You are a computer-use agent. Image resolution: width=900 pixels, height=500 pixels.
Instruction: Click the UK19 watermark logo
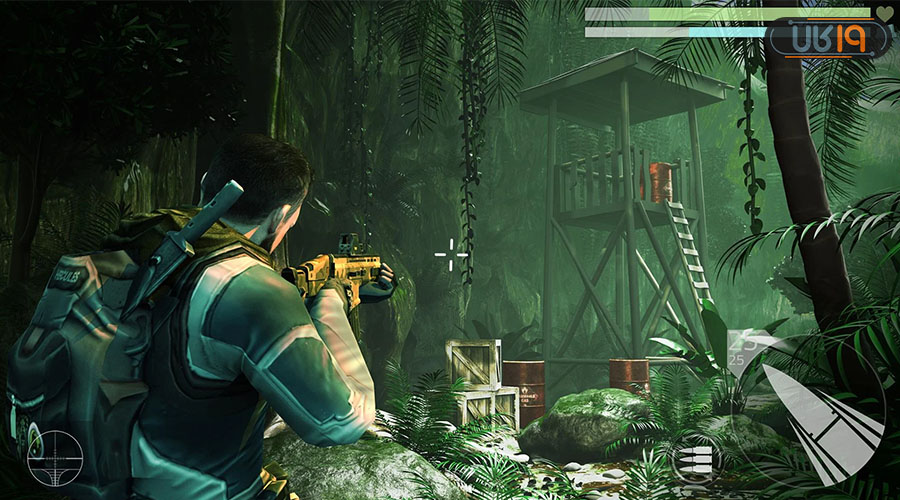pos(829,39)
